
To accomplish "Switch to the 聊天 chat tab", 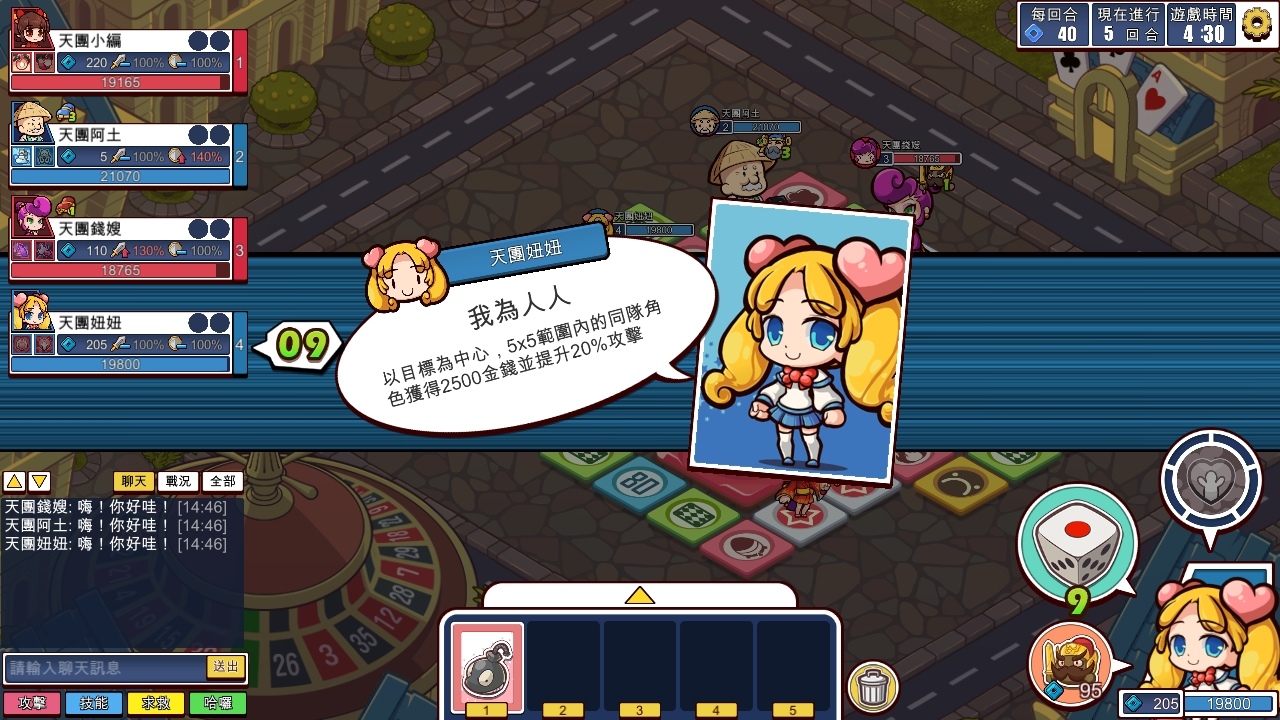I will pos(135,481).
